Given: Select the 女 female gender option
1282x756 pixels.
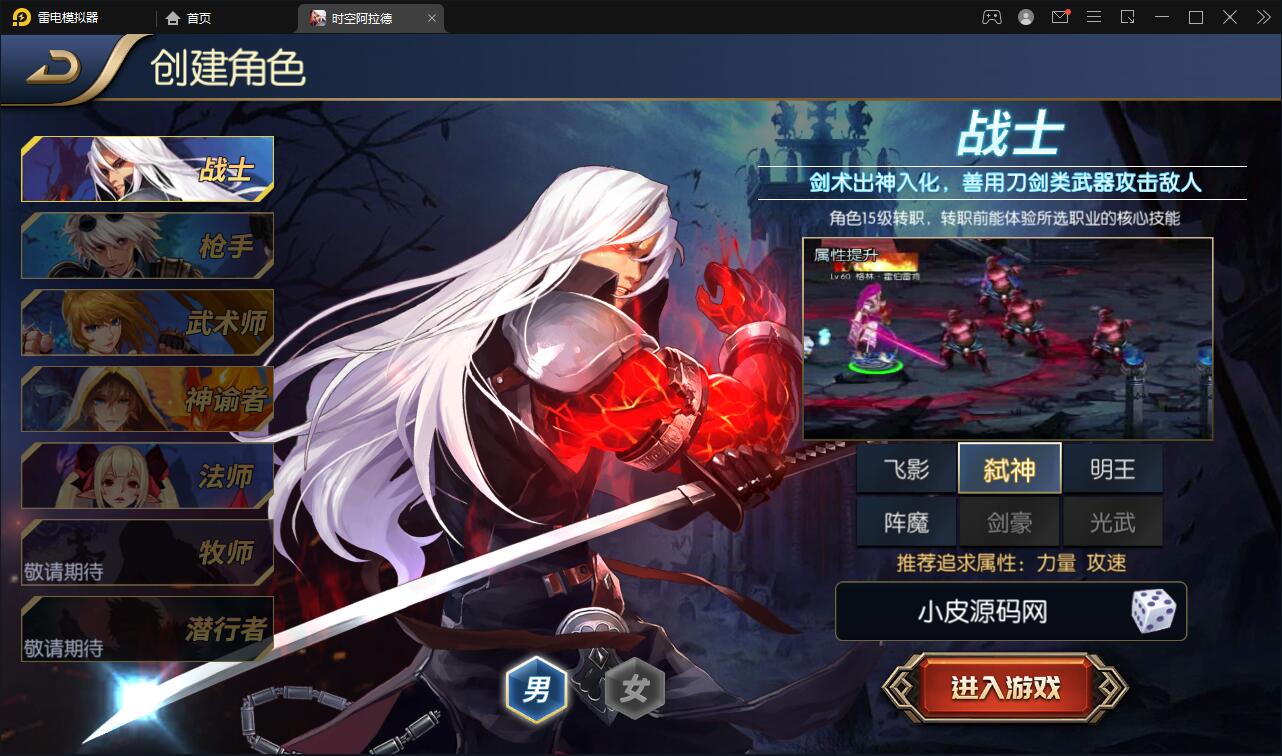Looking at the screenshot, I should 633,687.
